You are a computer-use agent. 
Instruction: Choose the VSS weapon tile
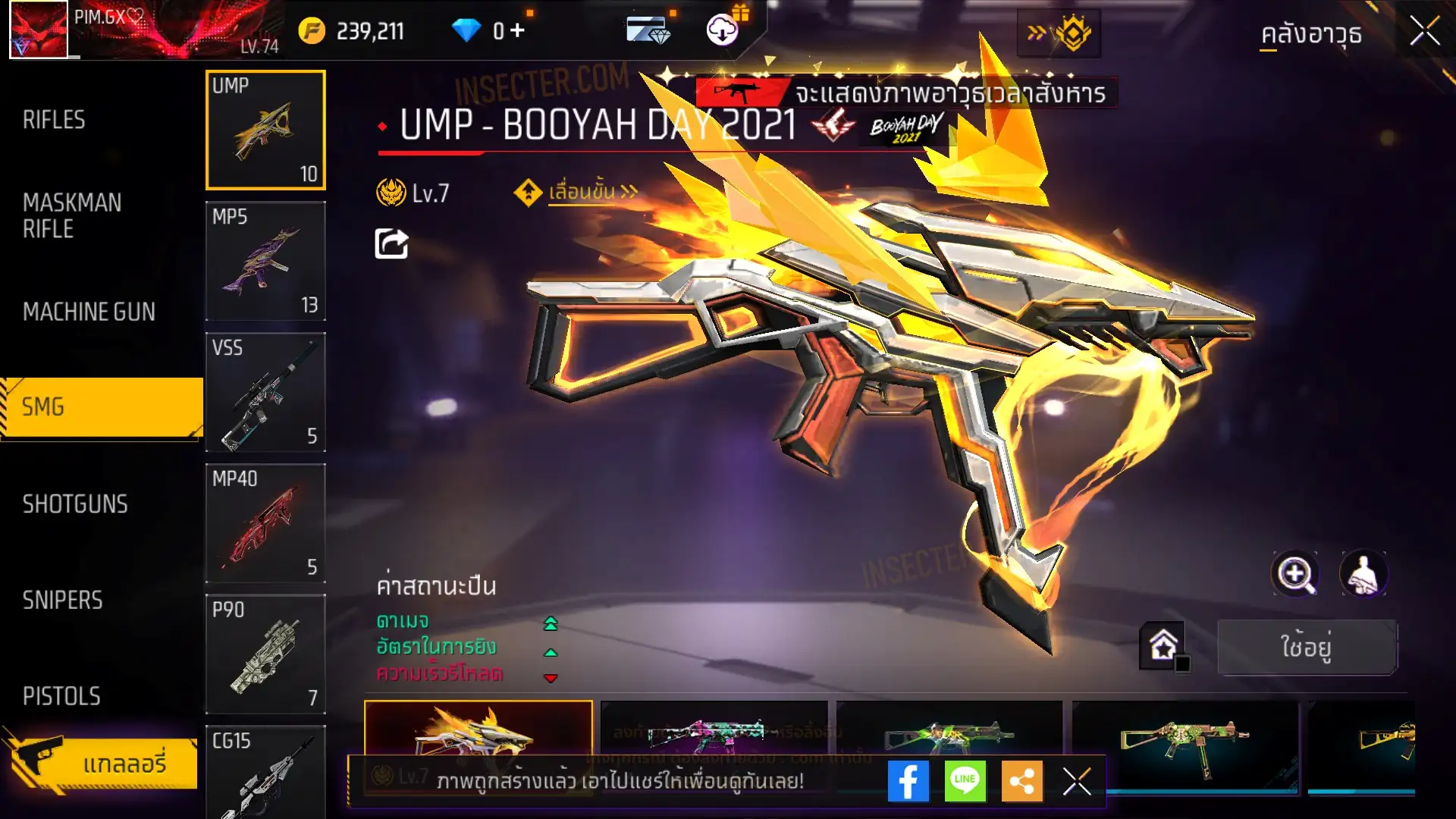coord(265,392)
